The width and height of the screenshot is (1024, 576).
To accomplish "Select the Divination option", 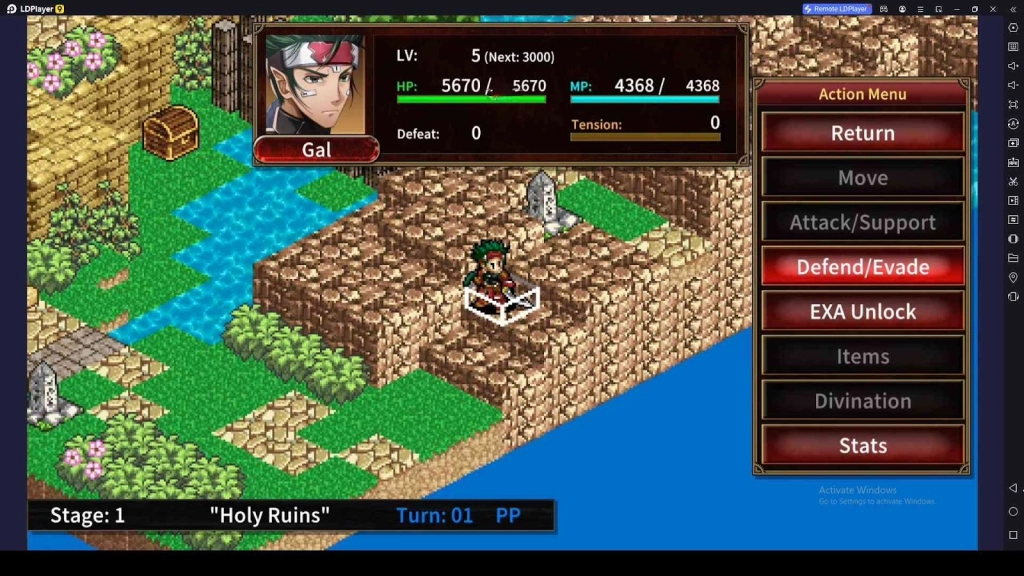I will 862,401.
